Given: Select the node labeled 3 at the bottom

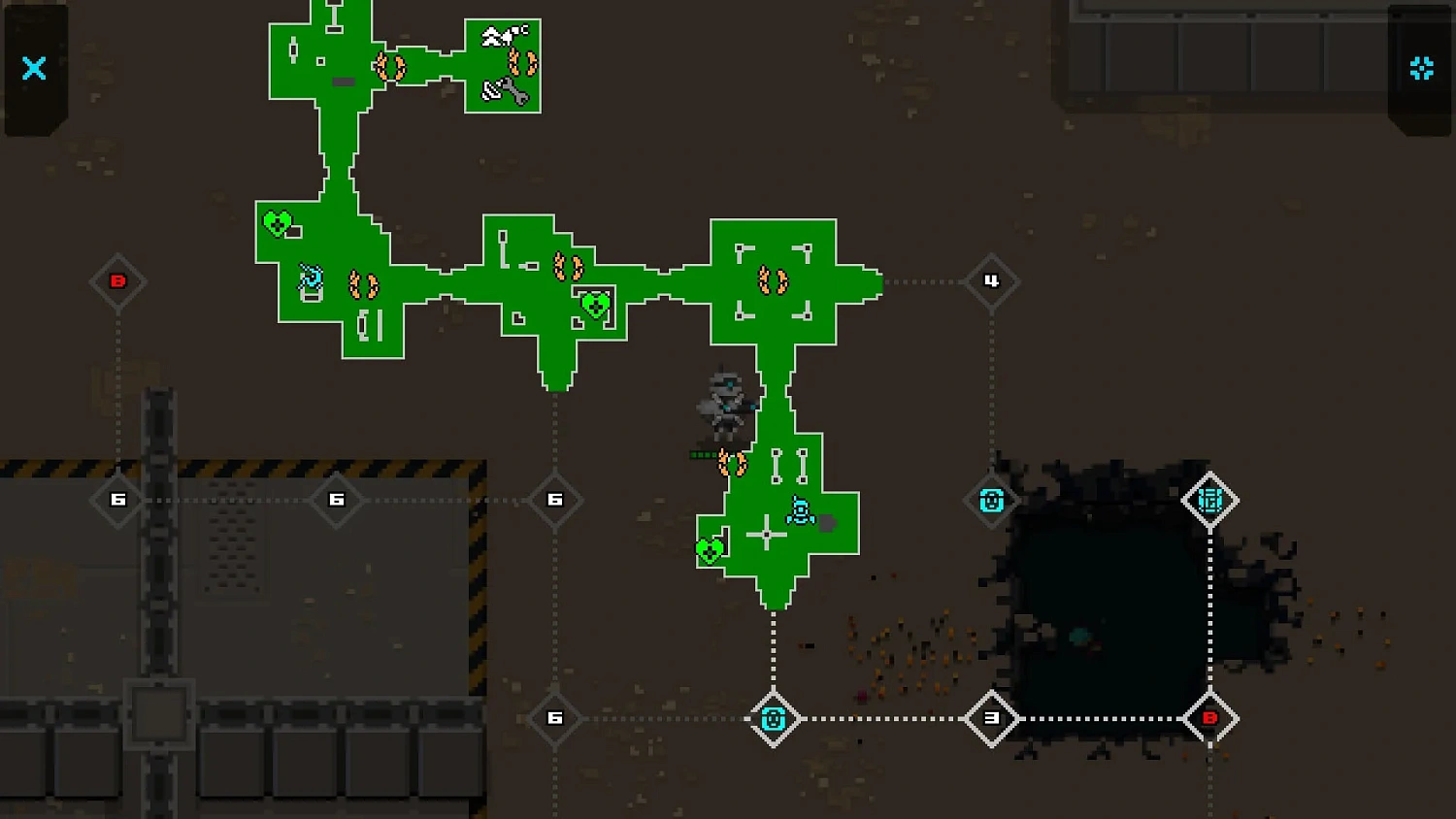Looking at the screenshot, I should (x=992, y=719).
